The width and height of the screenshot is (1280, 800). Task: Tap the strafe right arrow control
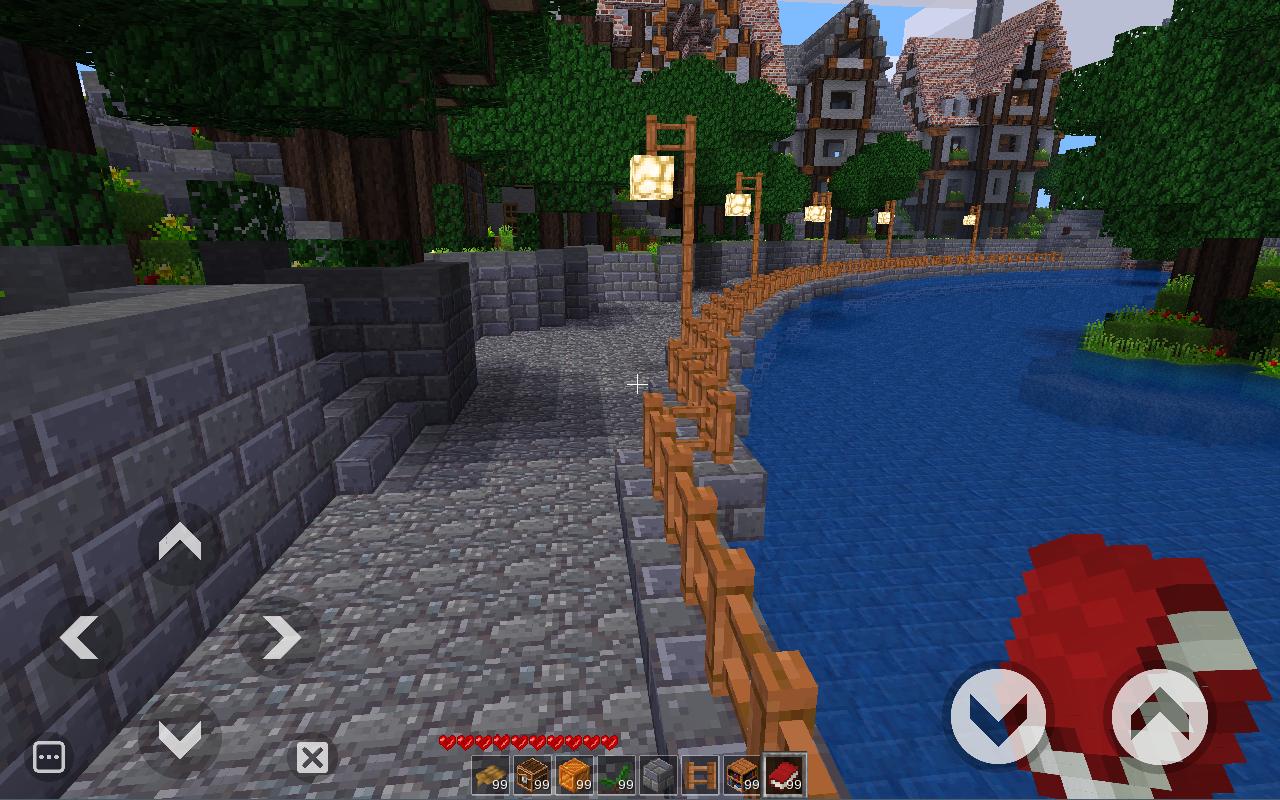pyautogui.click(x=283, y=637)
